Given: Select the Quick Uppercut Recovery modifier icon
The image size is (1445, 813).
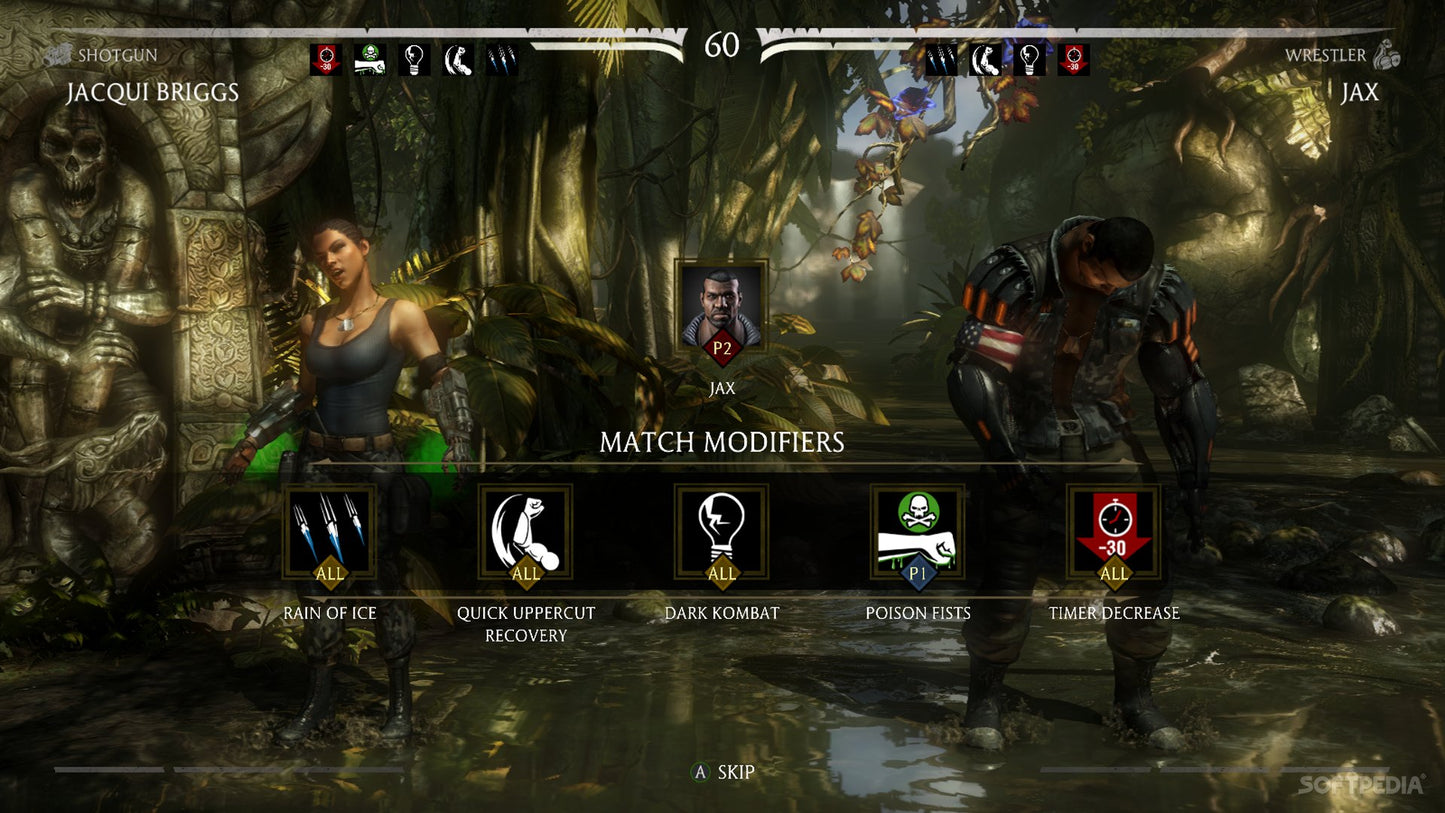Looking at the screenshot, I should [x=525, y=531].
